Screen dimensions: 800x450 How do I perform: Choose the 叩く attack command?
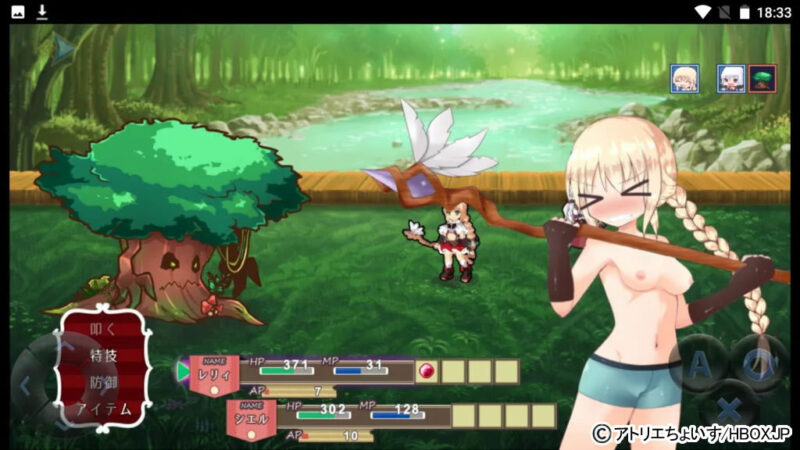pos(104,329)
